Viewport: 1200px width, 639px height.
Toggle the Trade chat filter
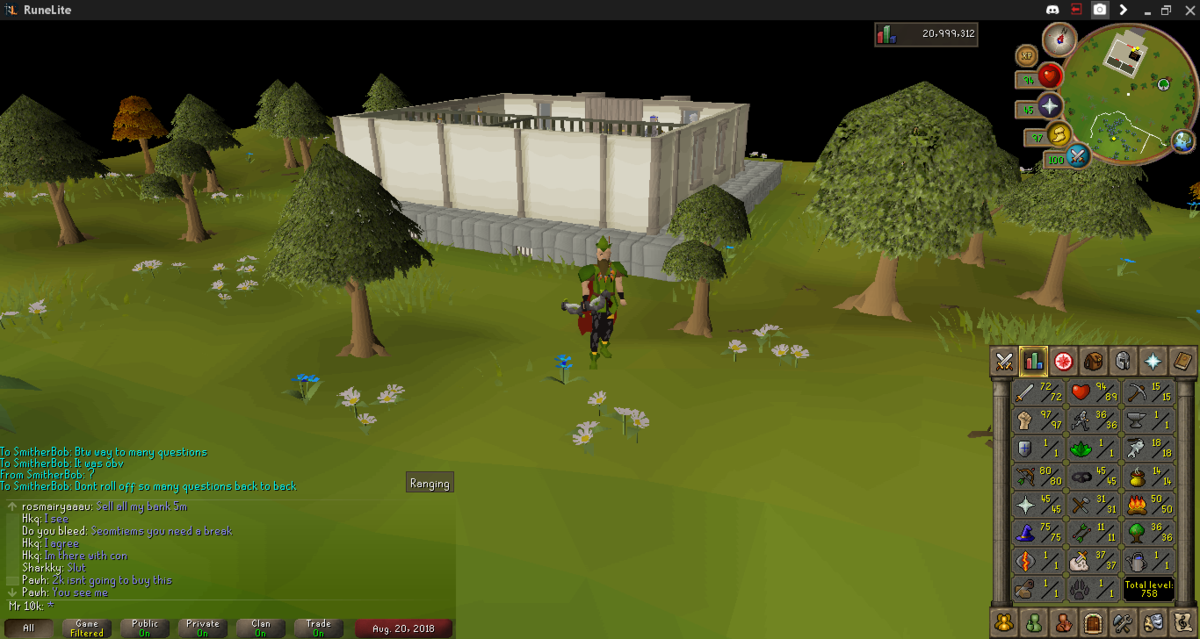click(x=319, y=628)
